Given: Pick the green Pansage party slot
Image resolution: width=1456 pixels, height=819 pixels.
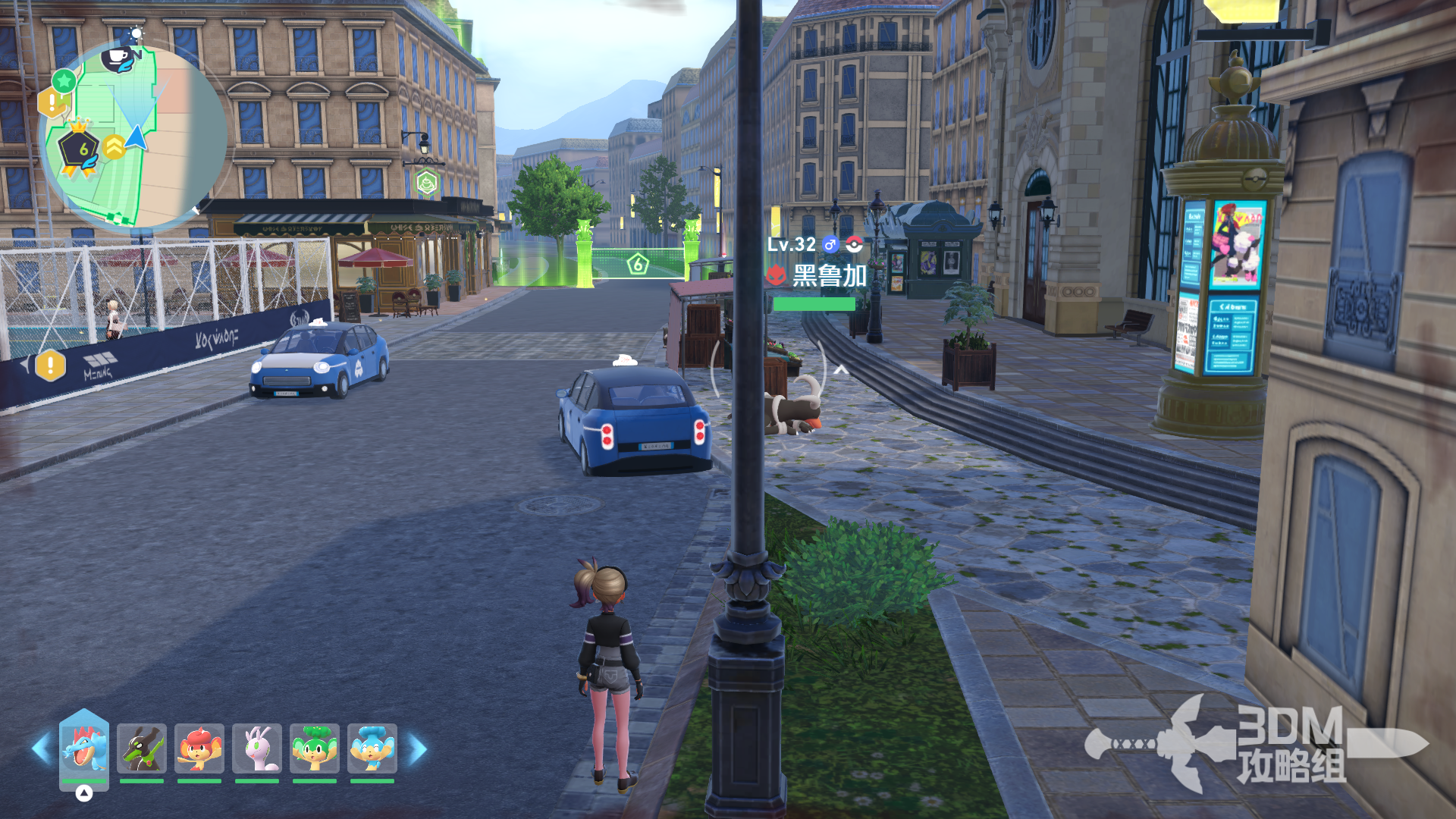Looking at the screenshot, I should click(x=315, y=748).
